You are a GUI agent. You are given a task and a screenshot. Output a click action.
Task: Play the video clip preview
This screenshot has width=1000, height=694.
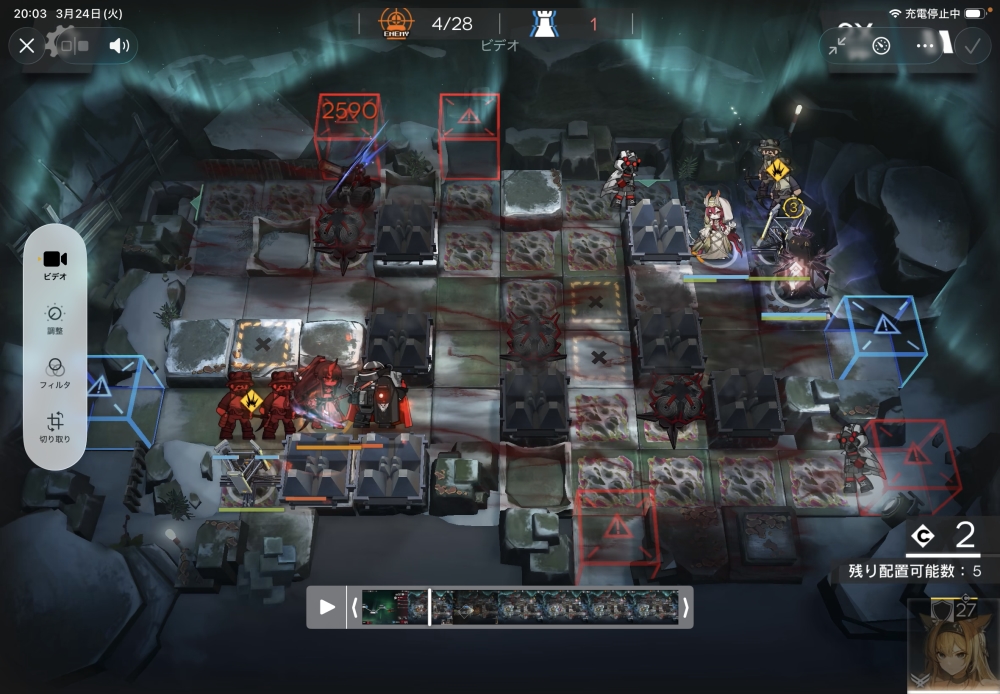(327, 607)
